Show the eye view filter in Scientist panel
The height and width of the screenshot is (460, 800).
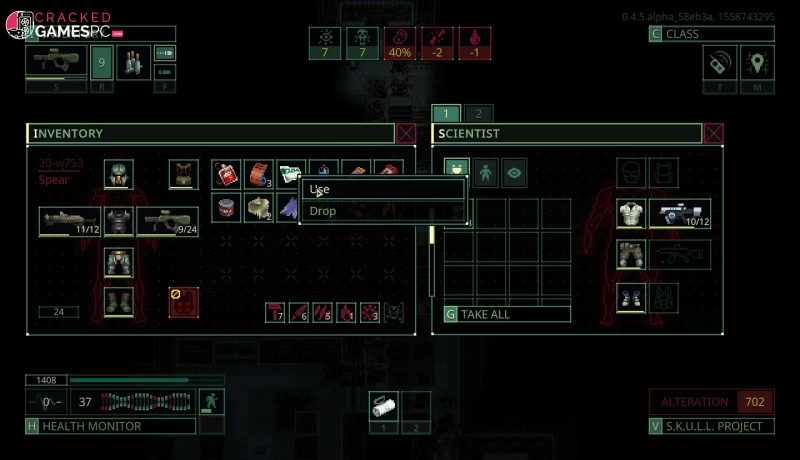[x=514, y=172]
